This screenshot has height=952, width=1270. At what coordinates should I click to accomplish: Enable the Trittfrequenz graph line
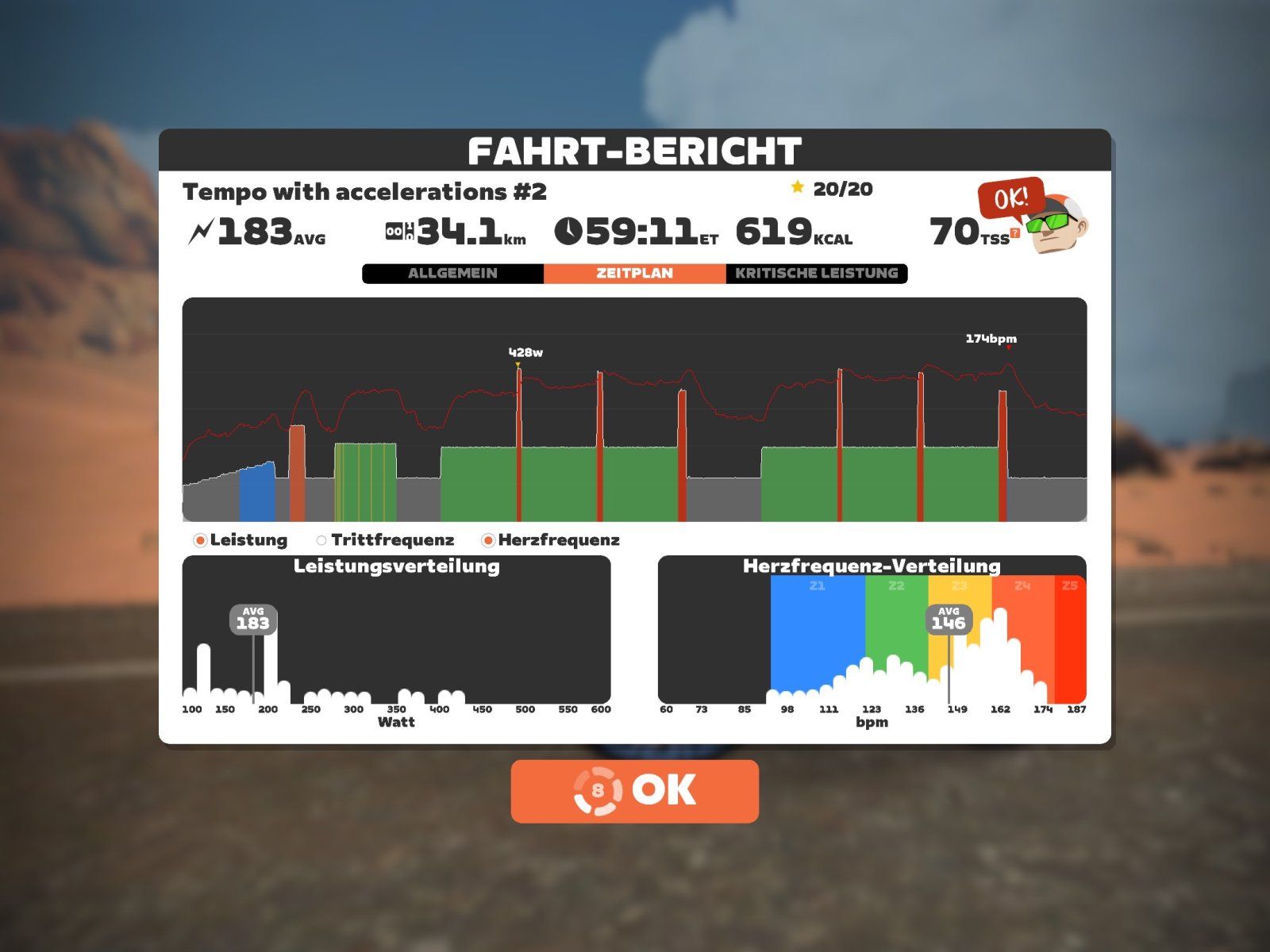point(321,540)
